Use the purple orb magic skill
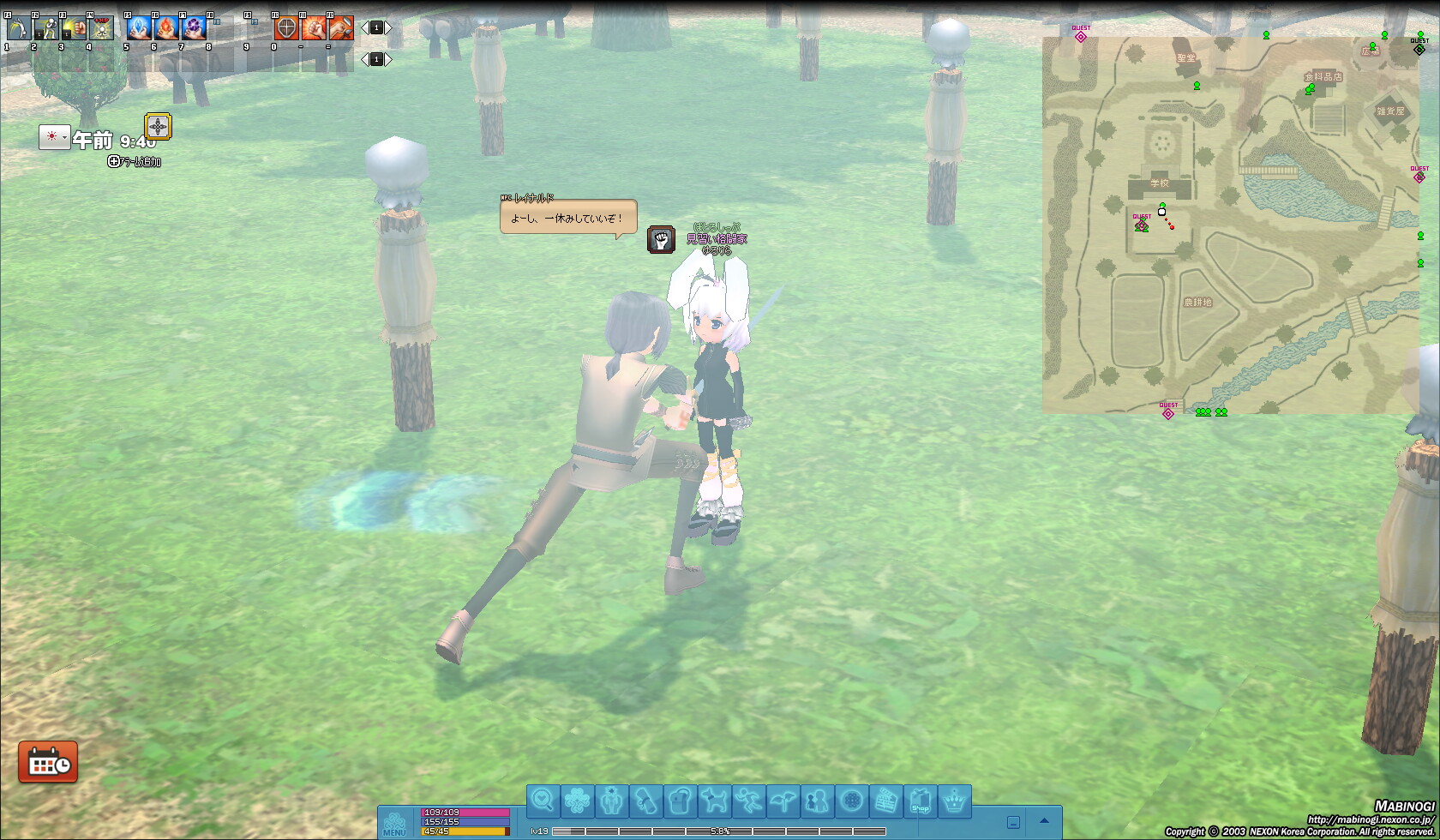 (x=194, y=28)
